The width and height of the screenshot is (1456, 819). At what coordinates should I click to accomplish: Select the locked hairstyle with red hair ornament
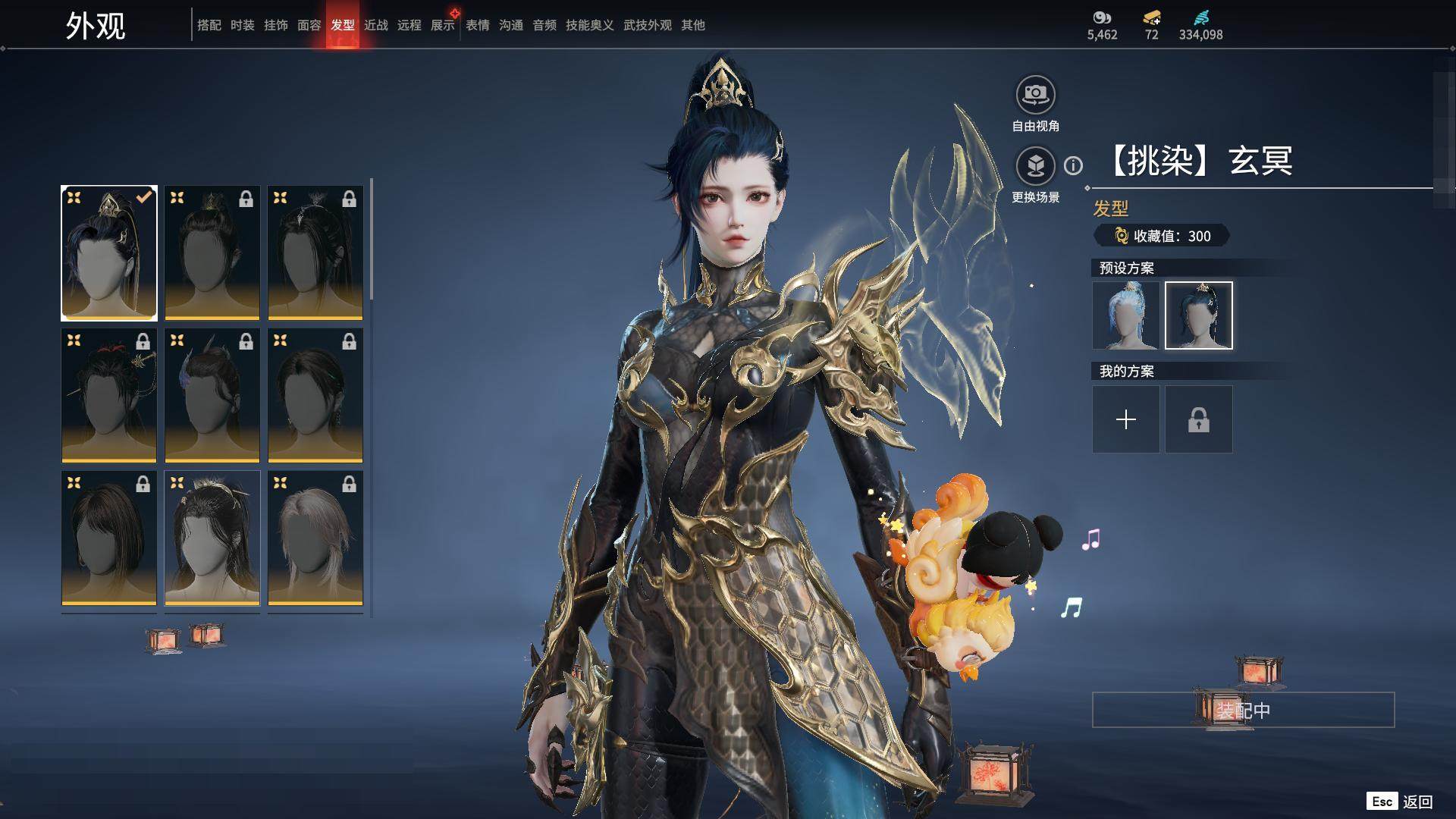pyautogui.click(x=109, y=395)
